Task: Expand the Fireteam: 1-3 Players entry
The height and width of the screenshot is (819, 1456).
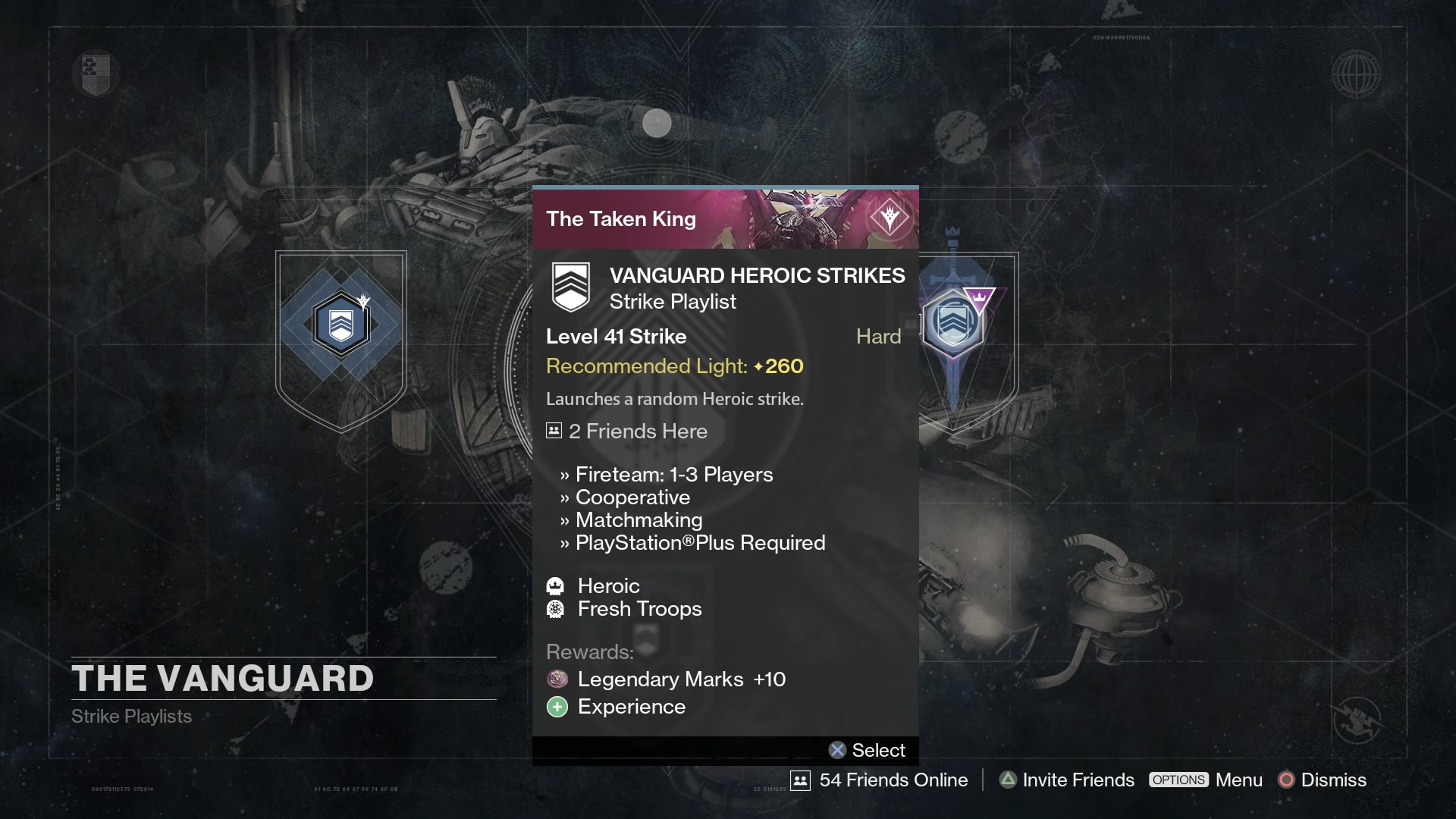Action: tap(674, 474)
